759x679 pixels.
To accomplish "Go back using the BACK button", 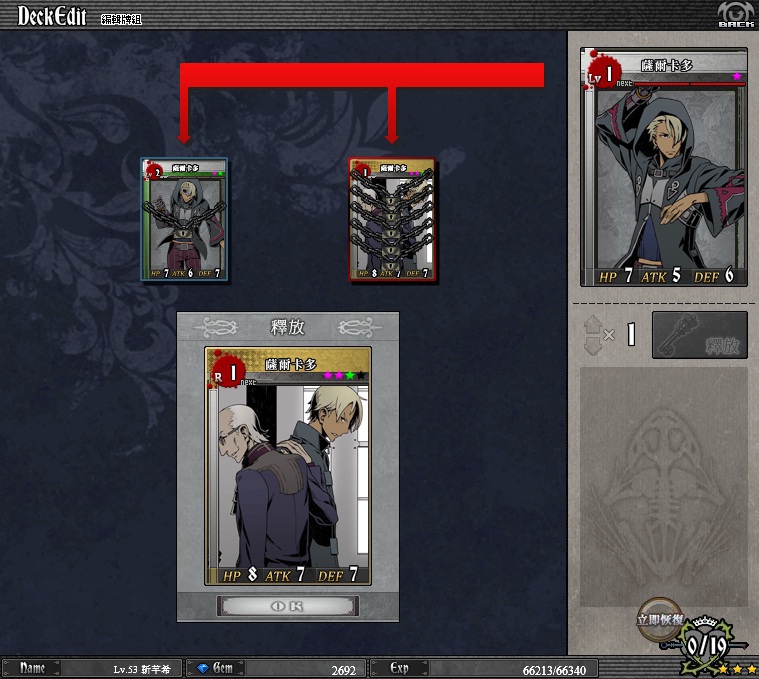I will [735, 15].
